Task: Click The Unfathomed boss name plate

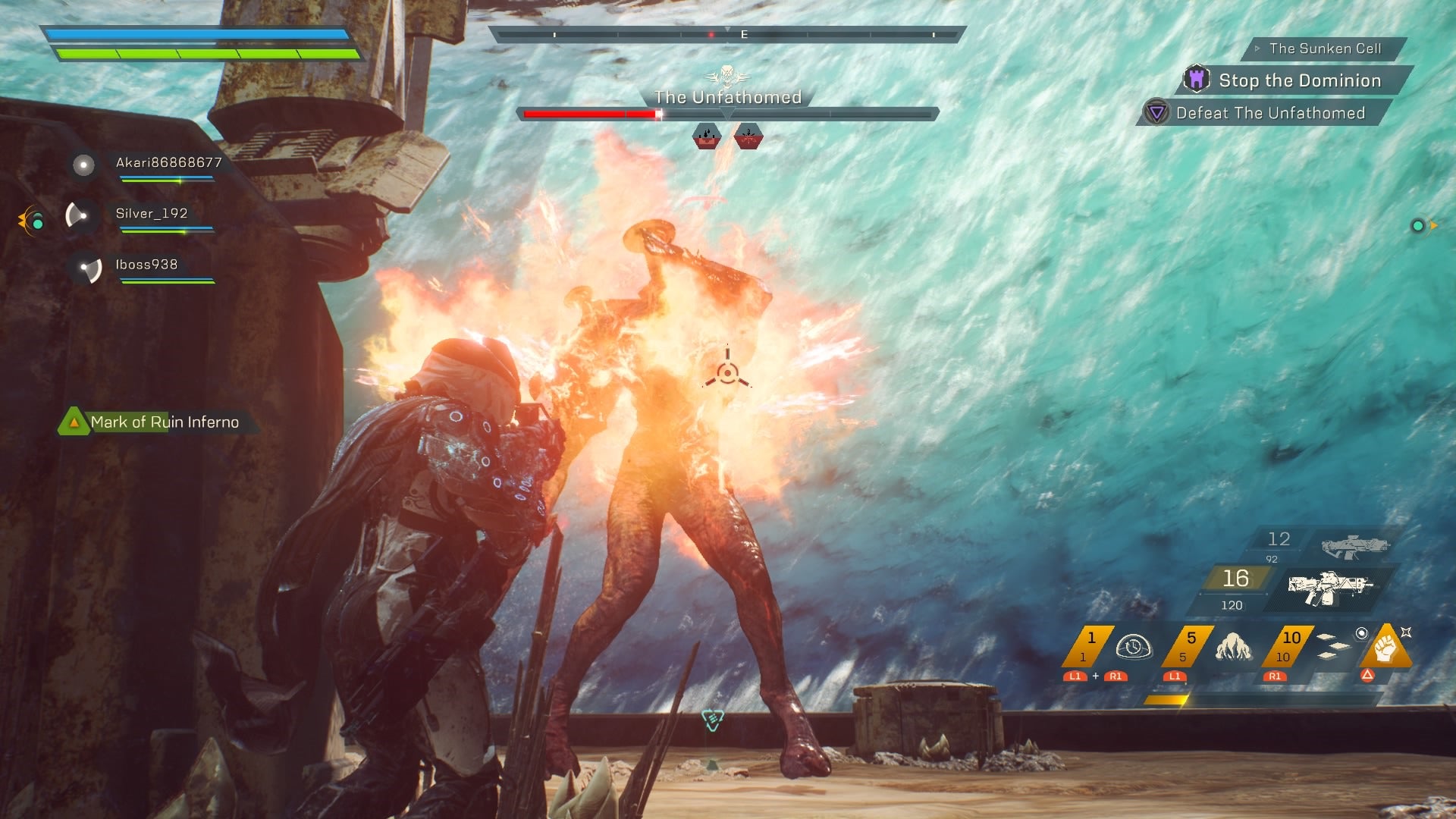Action: (727, 97)
